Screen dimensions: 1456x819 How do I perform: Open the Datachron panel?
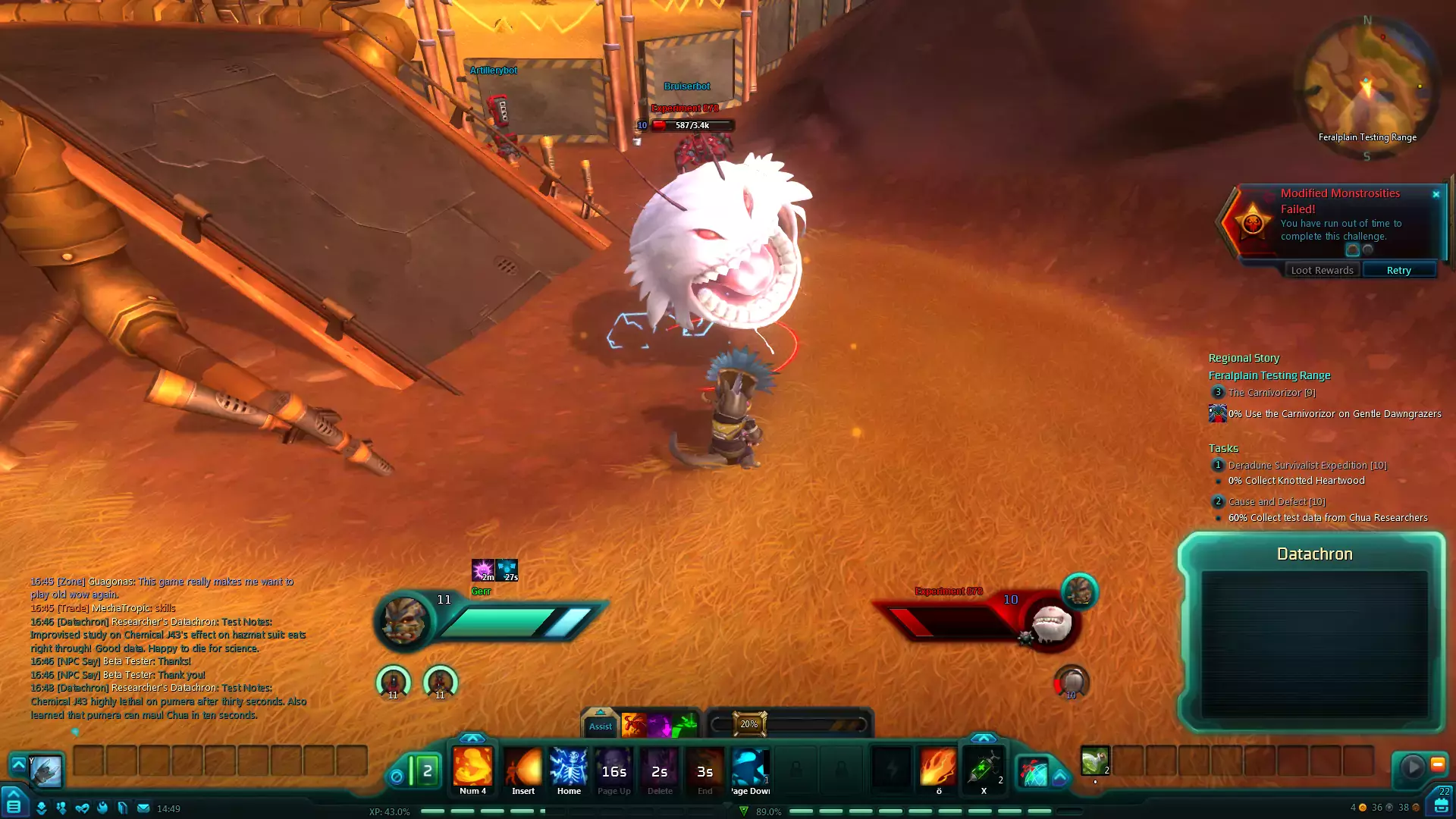pyautogui.click(x=1314, y=554)
